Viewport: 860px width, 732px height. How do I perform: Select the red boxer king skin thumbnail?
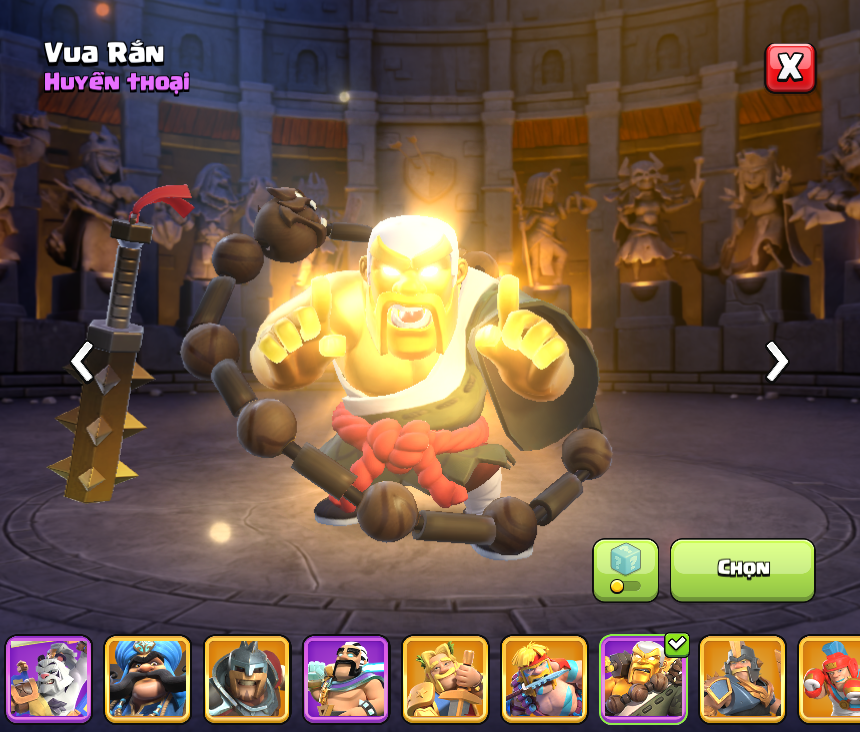pyautogui.click(x=832, y=679)
